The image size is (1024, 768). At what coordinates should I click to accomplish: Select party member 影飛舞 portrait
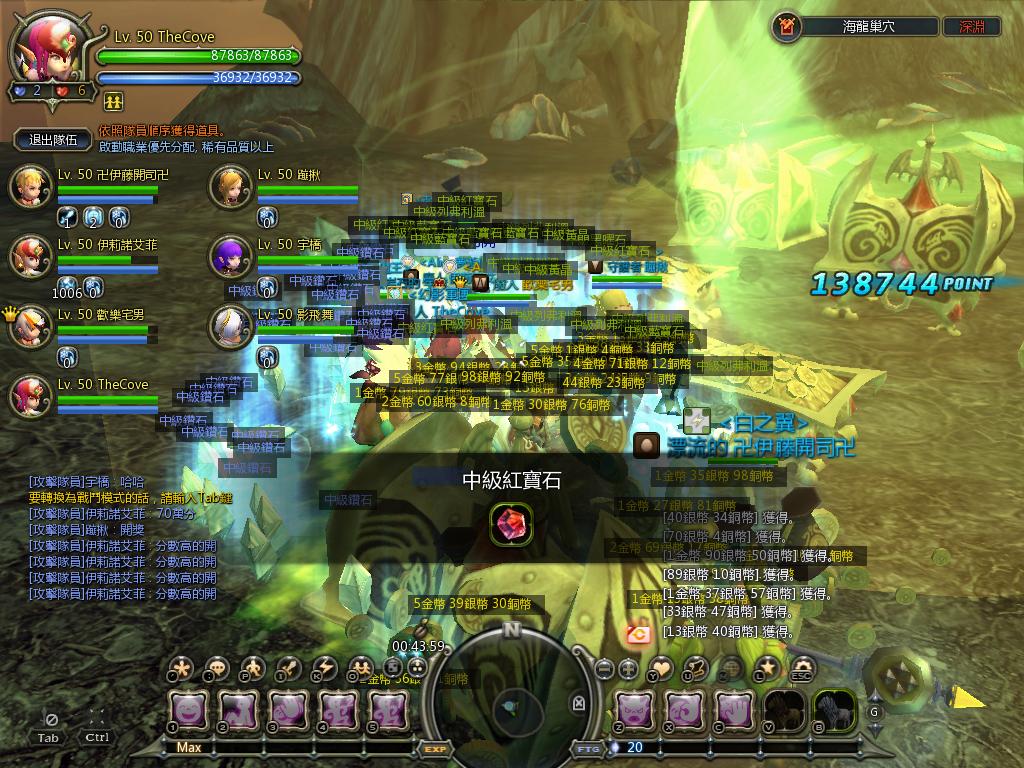(231, 327)
